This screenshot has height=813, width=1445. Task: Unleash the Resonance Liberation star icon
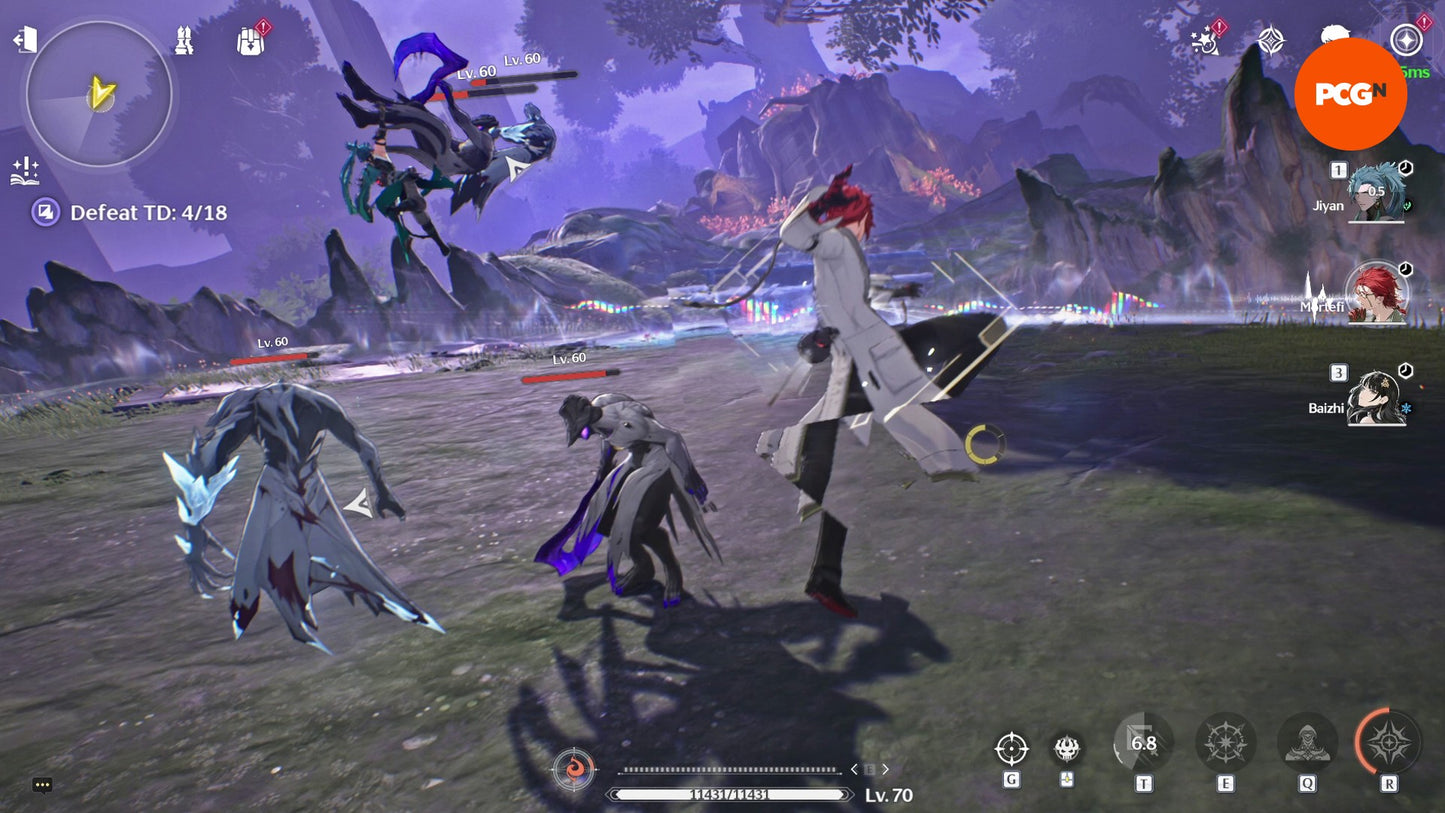(1388, 743)
